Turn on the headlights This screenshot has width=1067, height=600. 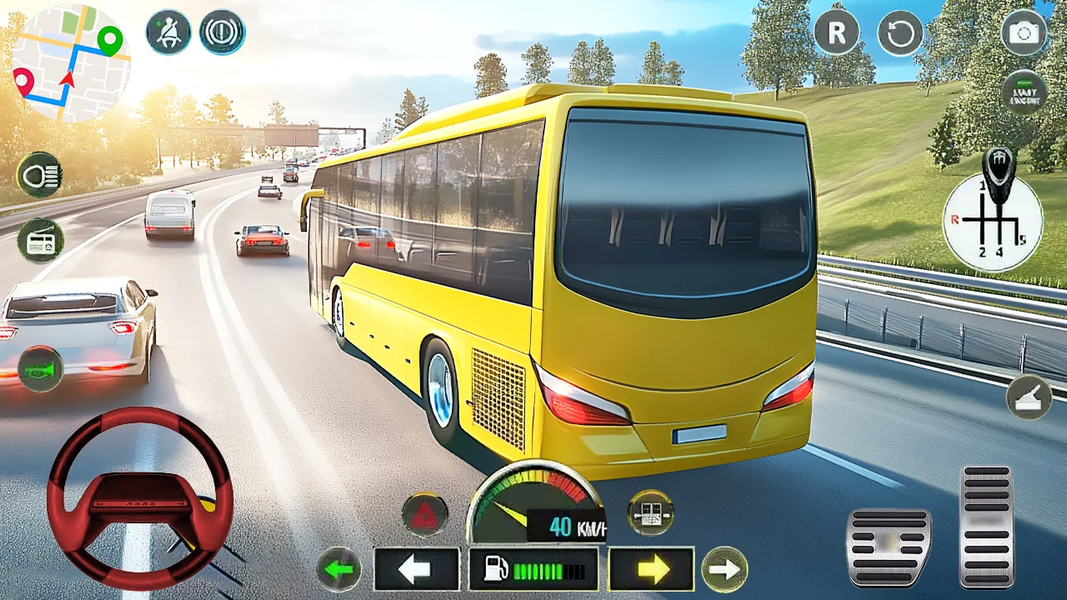[40, 175]
